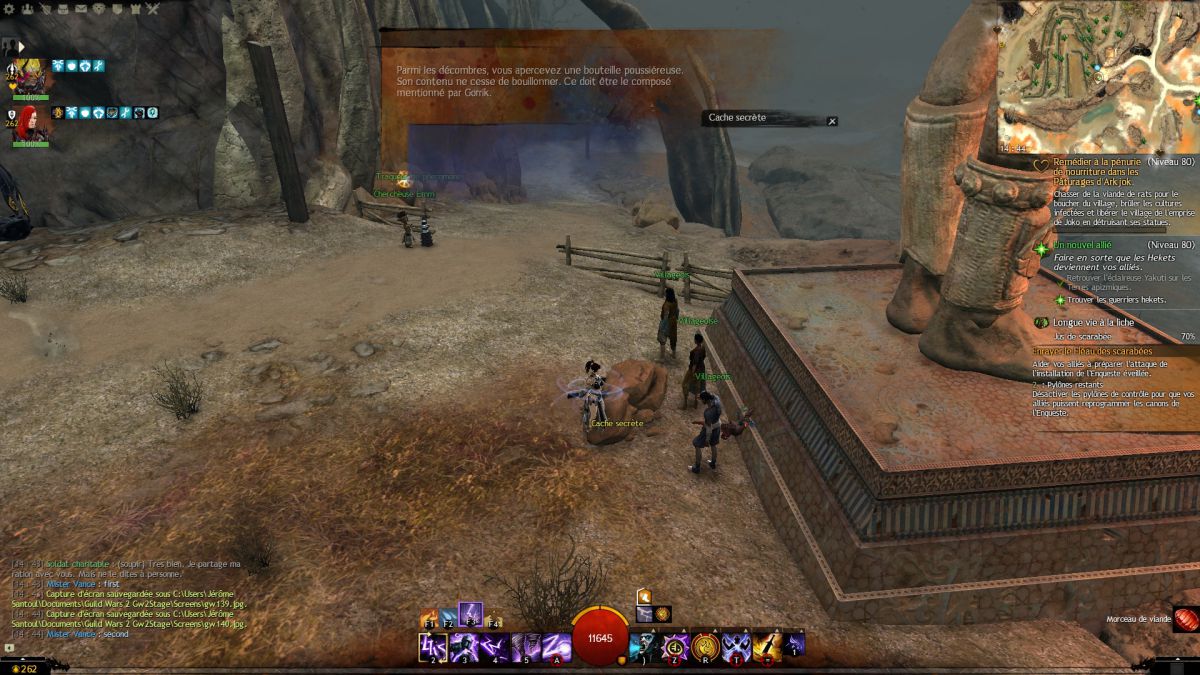Activate the flaming sword elite skill
Image resolution: width=1200 pixels, height=675 pixels.
[767, 646]
